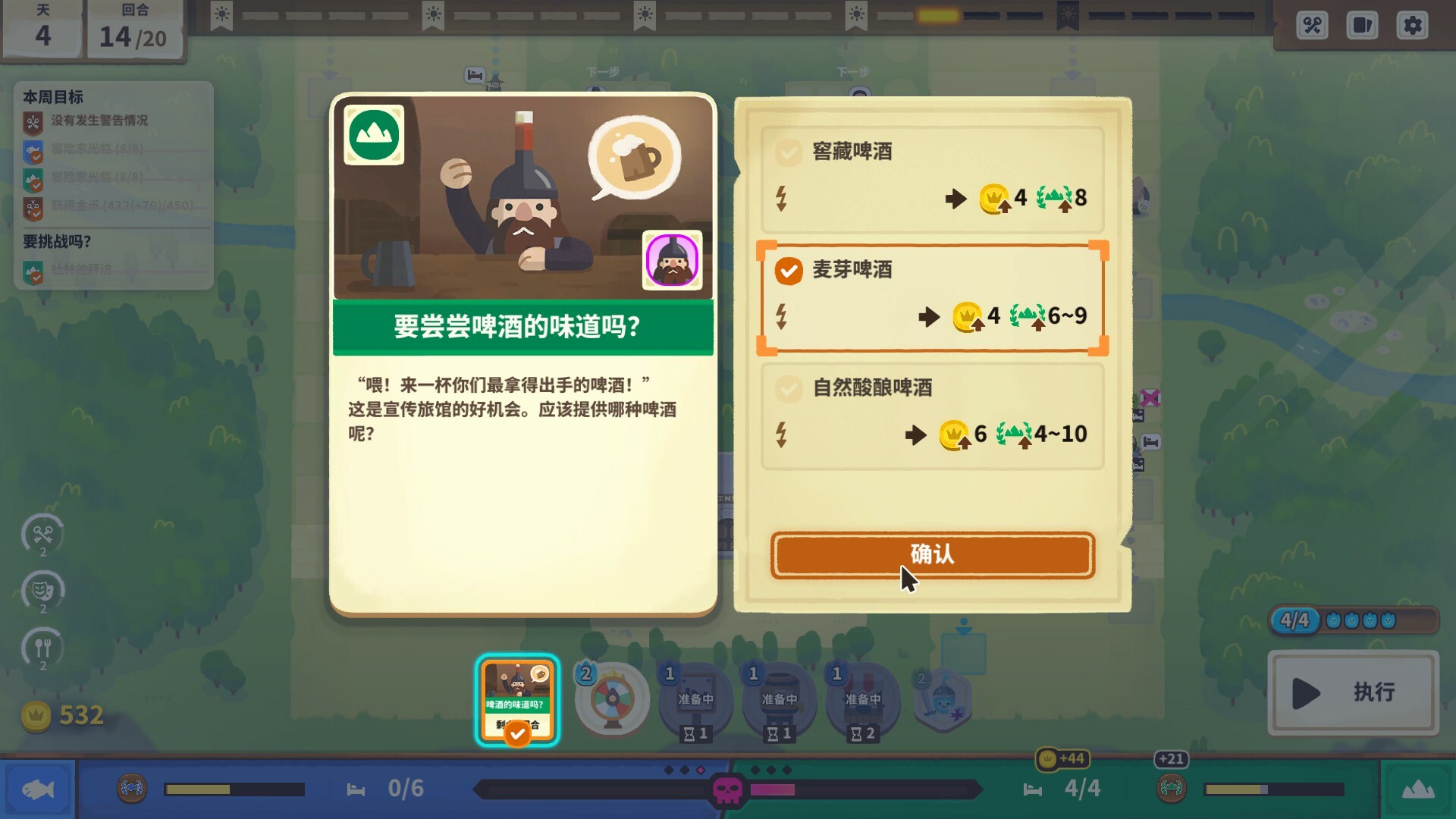
Task: Click the knight avatar portrait on the event card
Action: tap(672, 260)
